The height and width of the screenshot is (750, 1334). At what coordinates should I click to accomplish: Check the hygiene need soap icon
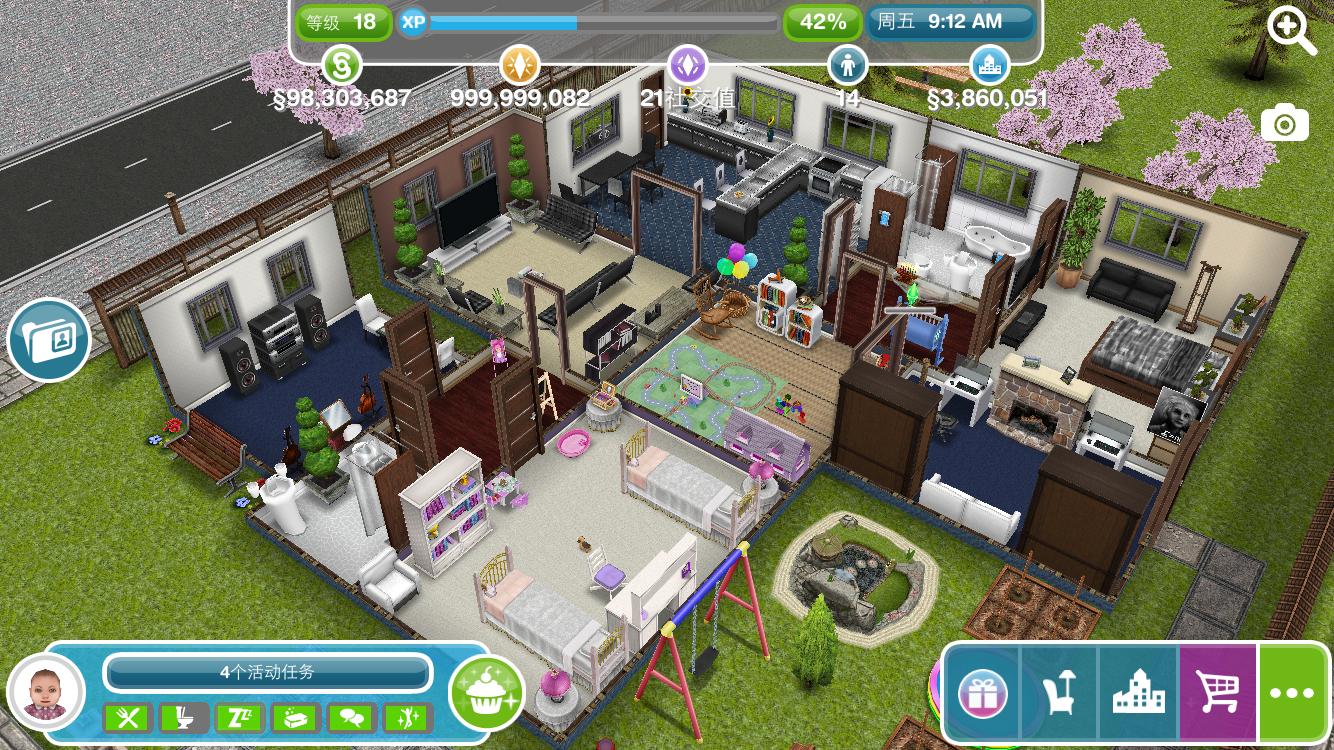[296, 717]
